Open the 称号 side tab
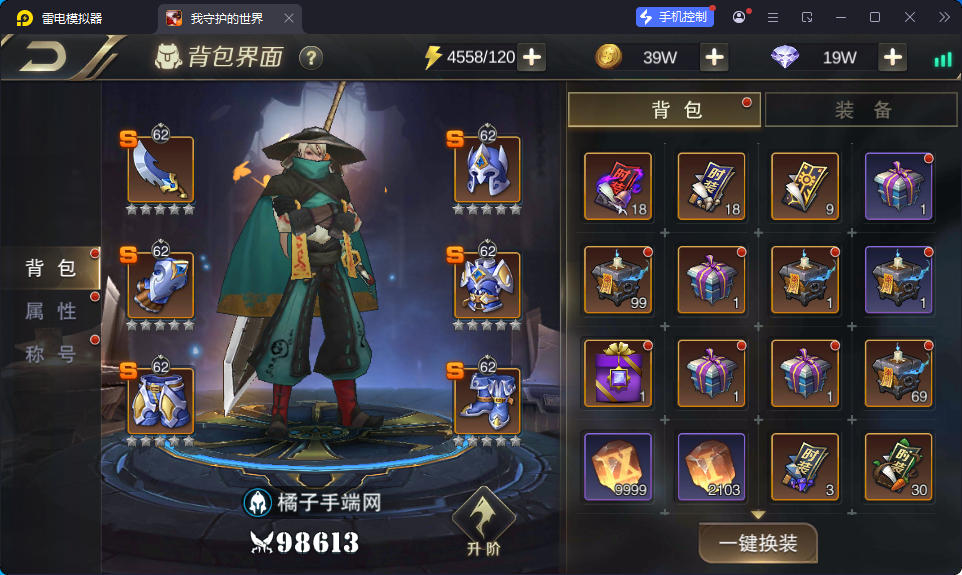Viewport: 962px width, 575px height. [51, 353]
